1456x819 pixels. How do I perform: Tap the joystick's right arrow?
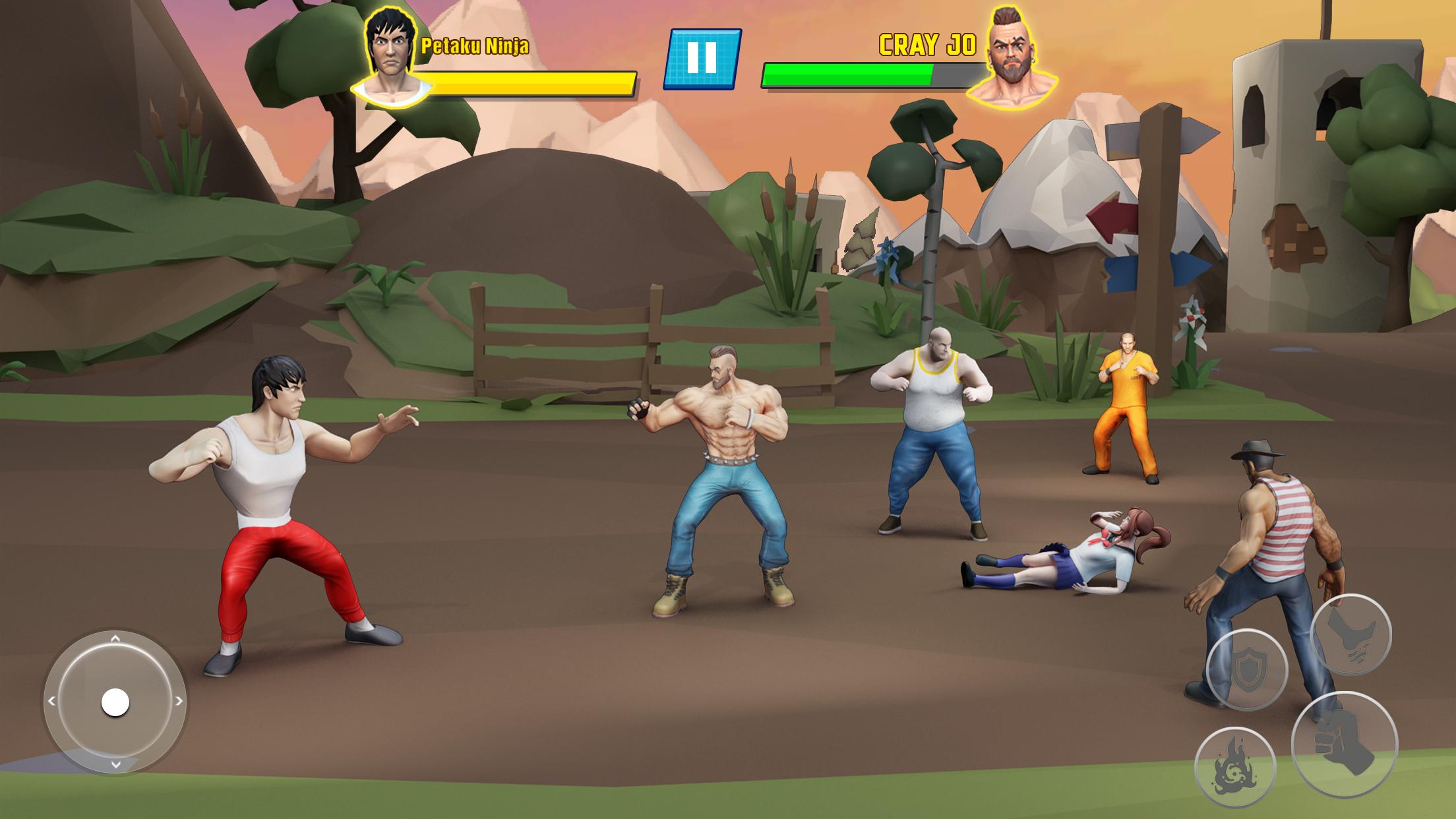coord(178,702)
